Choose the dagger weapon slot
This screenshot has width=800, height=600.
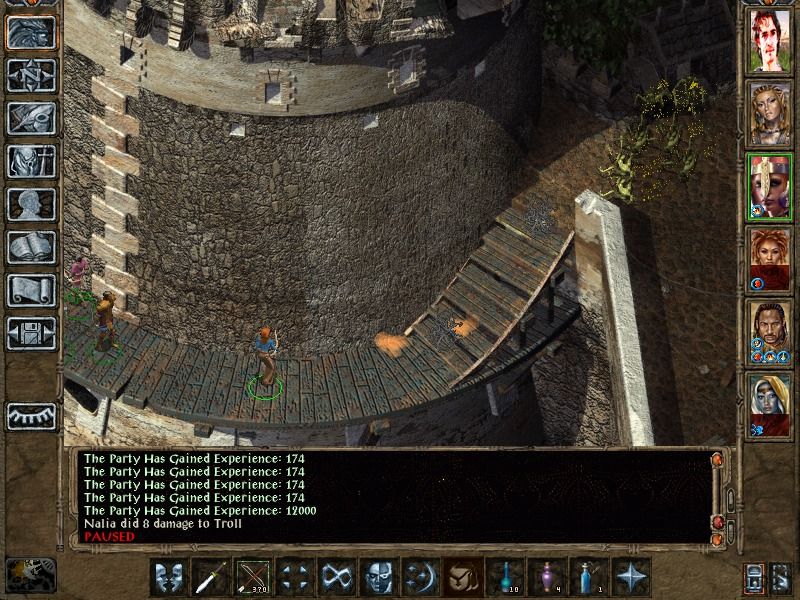coord(211,577)
